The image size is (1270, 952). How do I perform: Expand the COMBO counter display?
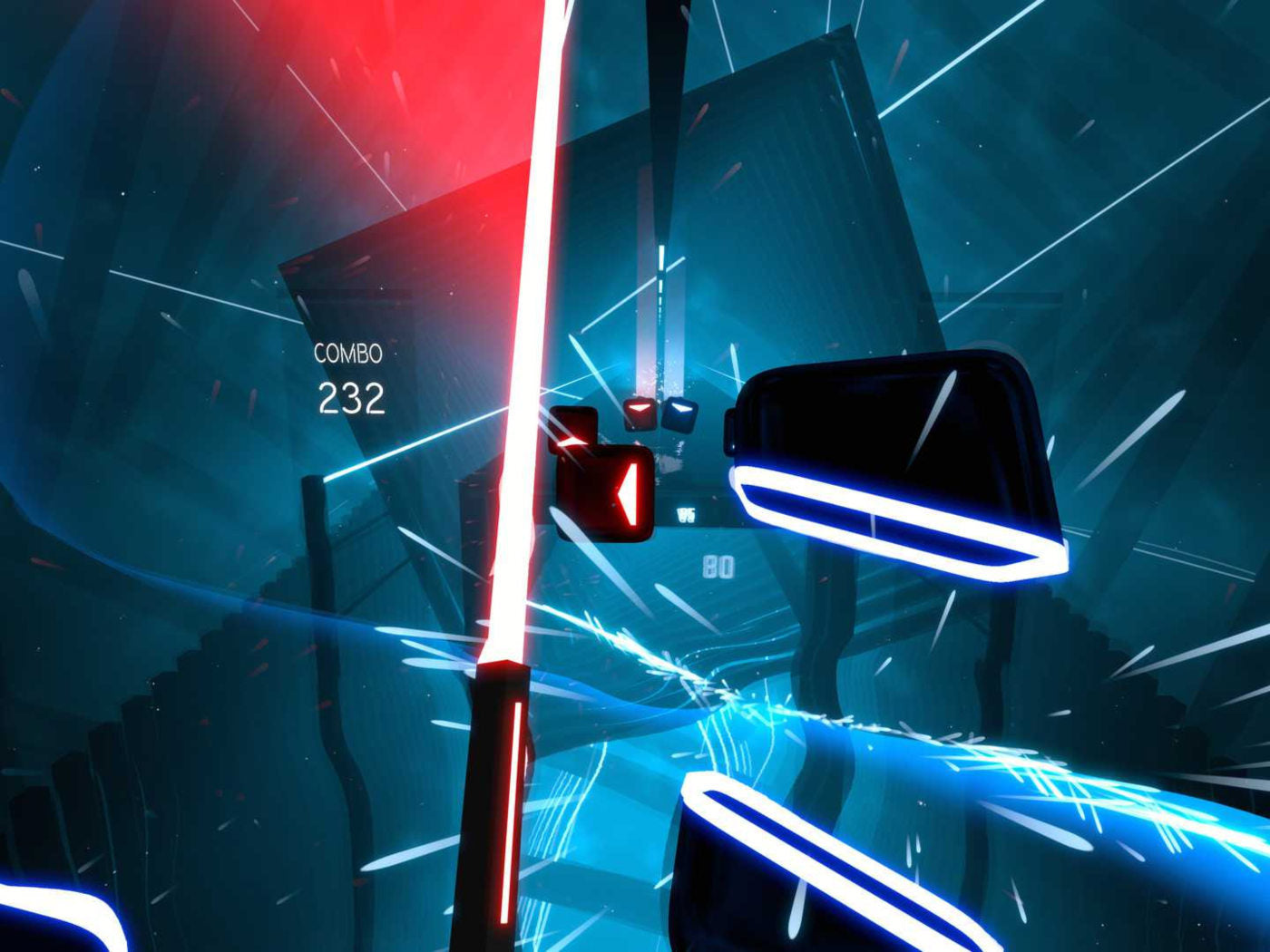pyautogui.click(x=352, y=376)
